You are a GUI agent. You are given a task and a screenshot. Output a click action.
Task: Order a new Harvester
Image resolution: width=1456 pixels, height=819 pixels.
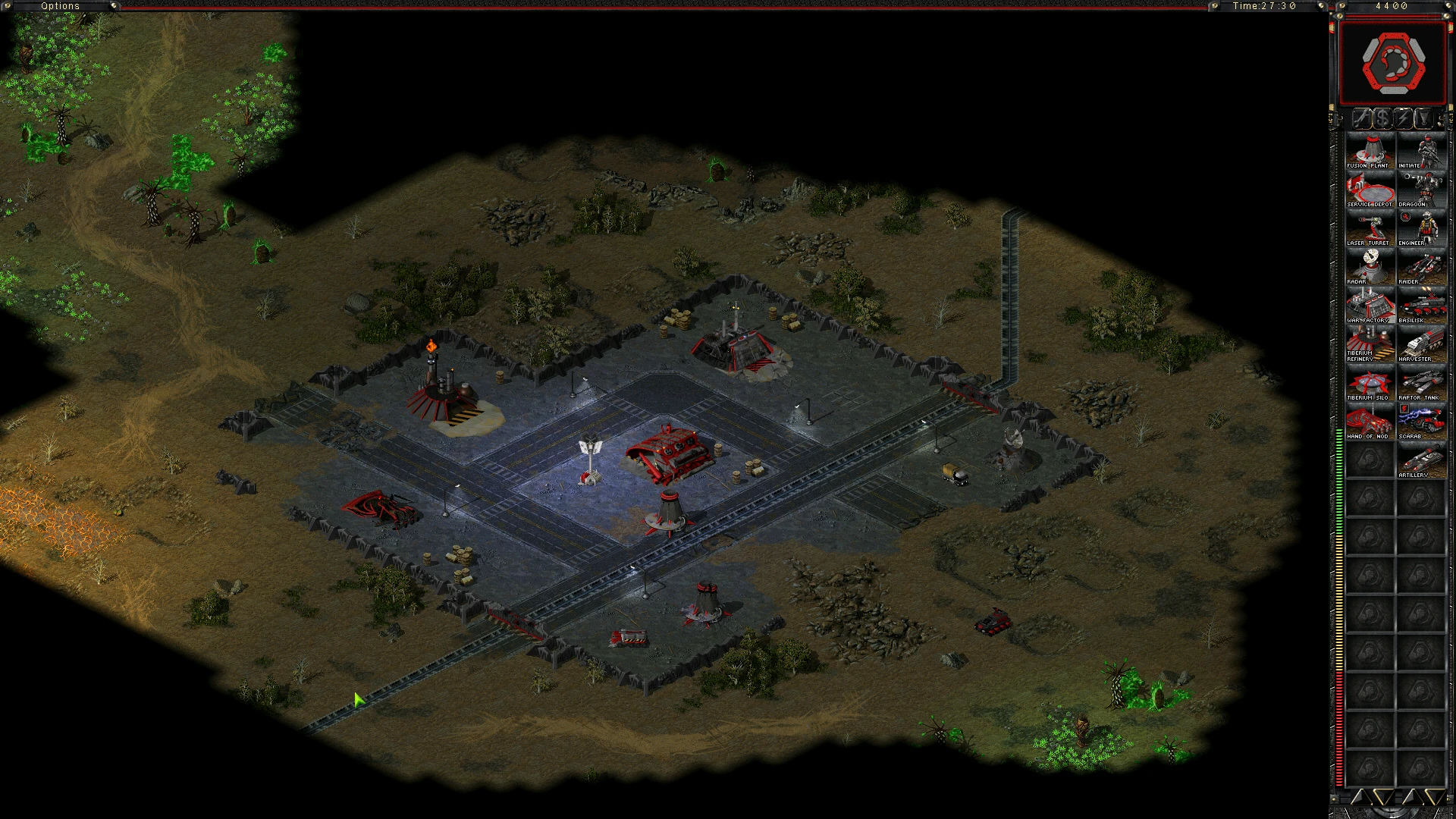pos(1421,344)
